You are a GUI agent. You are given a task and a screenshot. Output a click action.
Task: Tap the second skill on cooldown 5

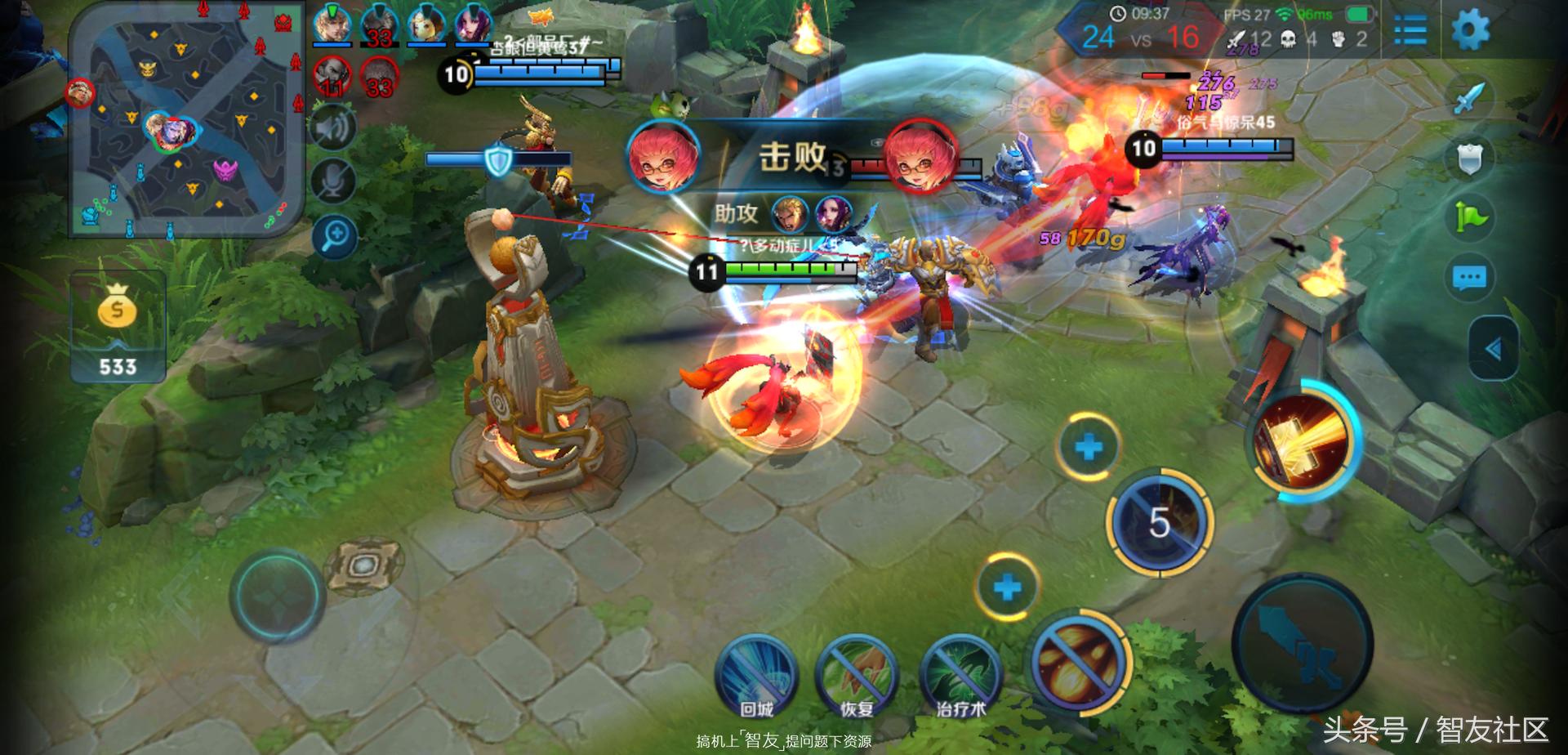(x=1160, y=522)
